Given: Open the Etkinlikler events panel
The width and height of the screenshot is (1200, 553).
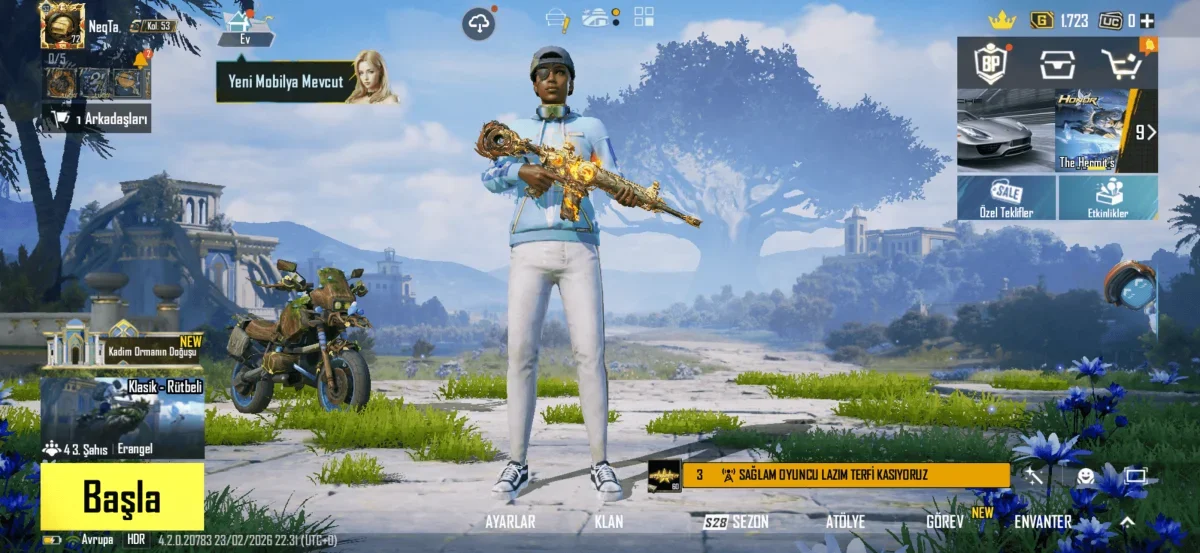Looking at the screenshot, I should pos(1108,198).
